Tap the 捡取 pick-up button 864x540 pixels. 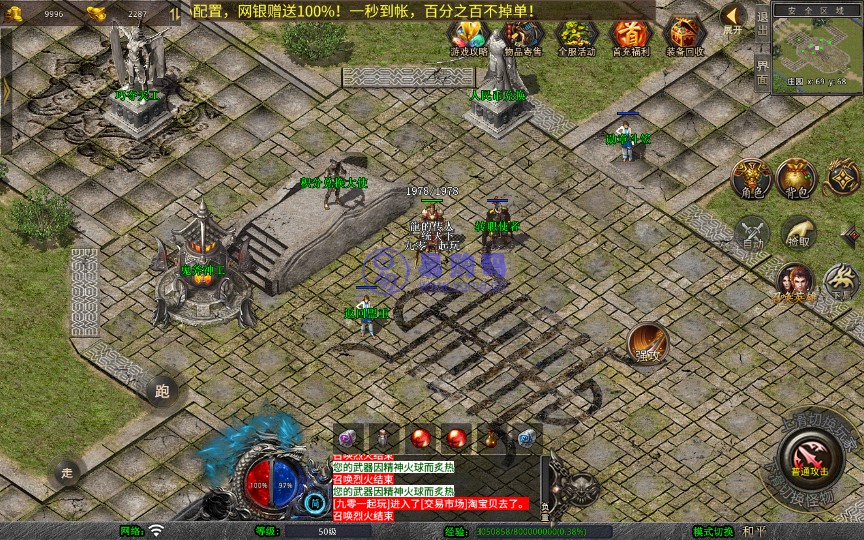[798, 233]
